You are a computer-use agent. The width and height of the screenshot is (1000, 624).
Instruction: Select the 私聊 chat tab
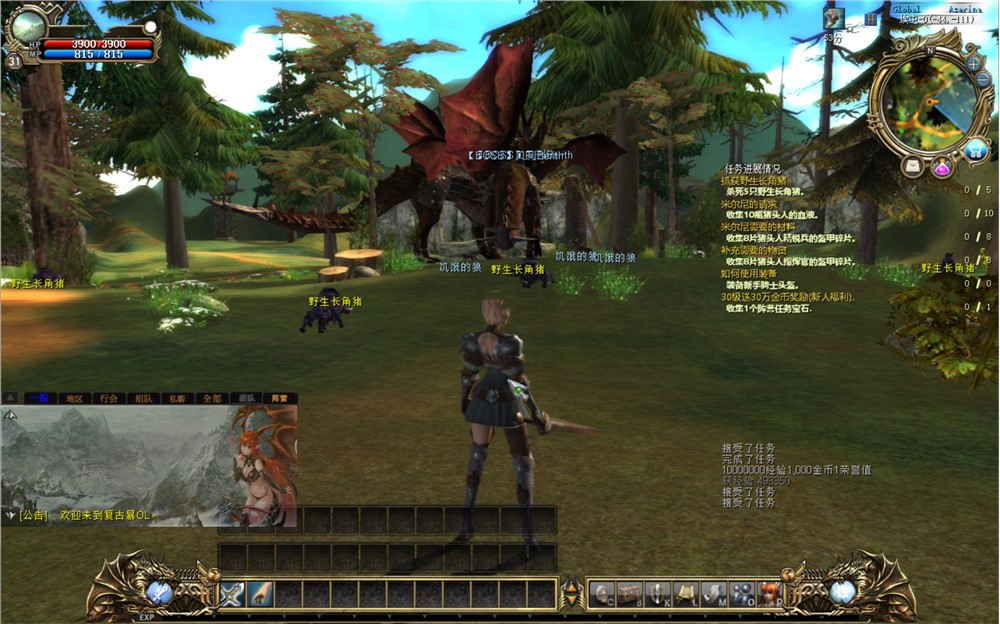click(x=176, y=398)
